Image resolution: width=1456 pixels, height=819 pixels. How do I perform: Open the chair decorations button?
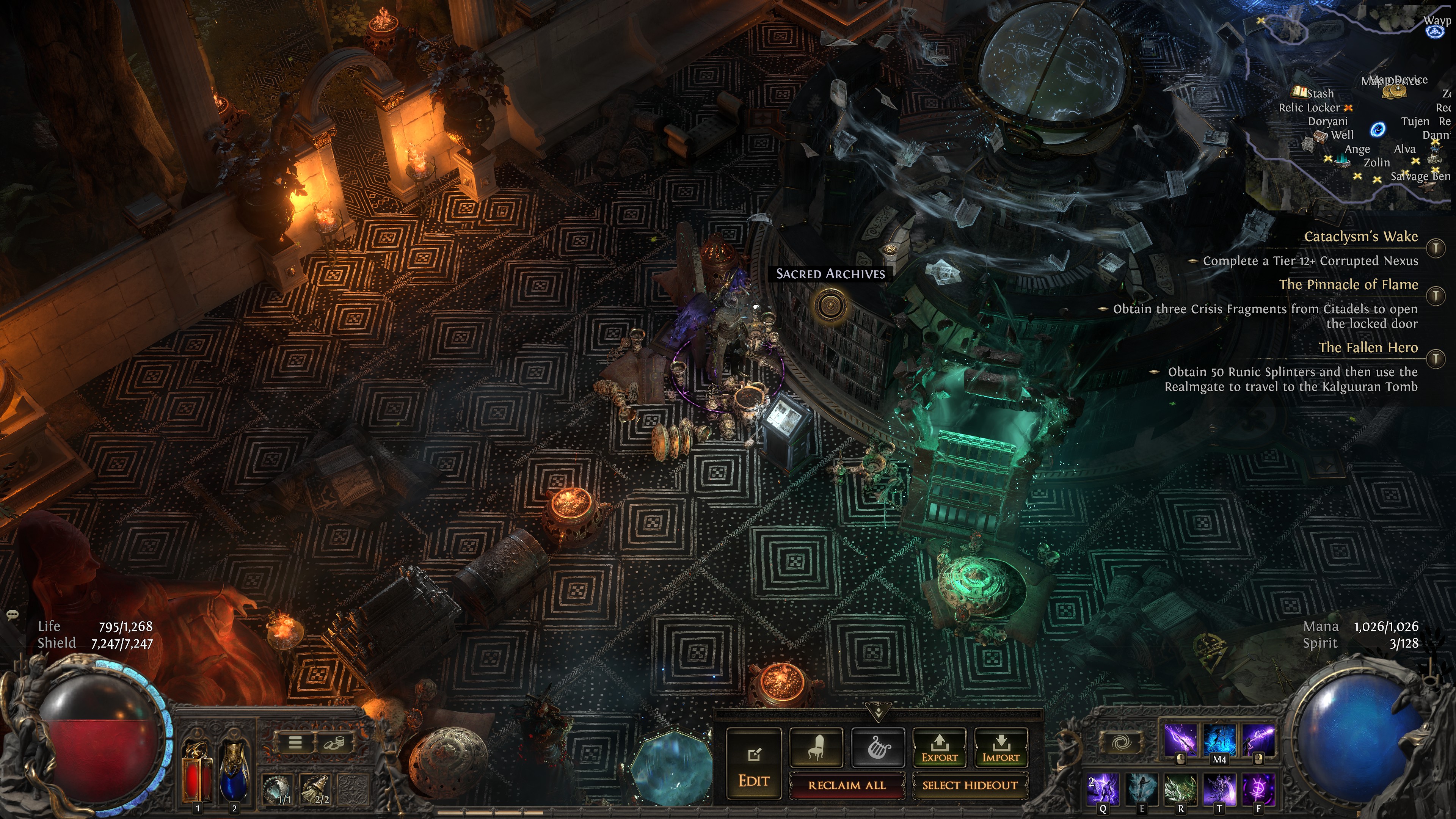(816, 748)
